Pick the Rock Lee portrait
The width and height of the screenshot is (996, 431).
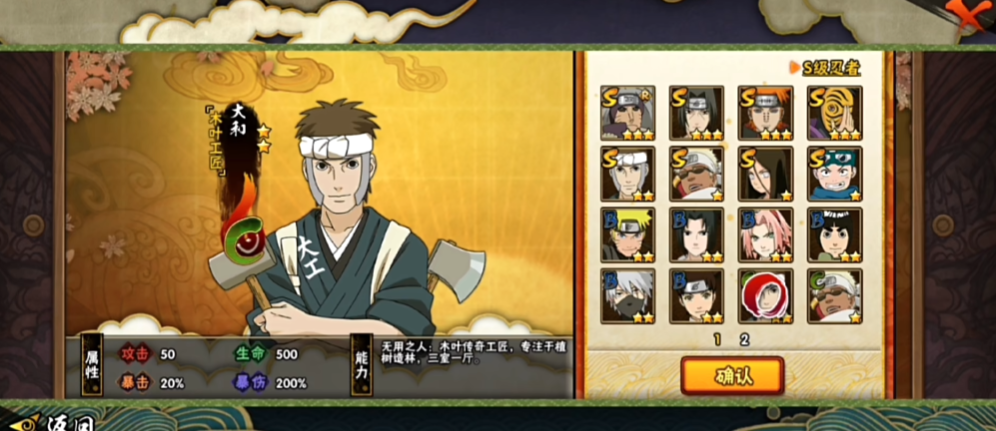(x=834, y=235)
